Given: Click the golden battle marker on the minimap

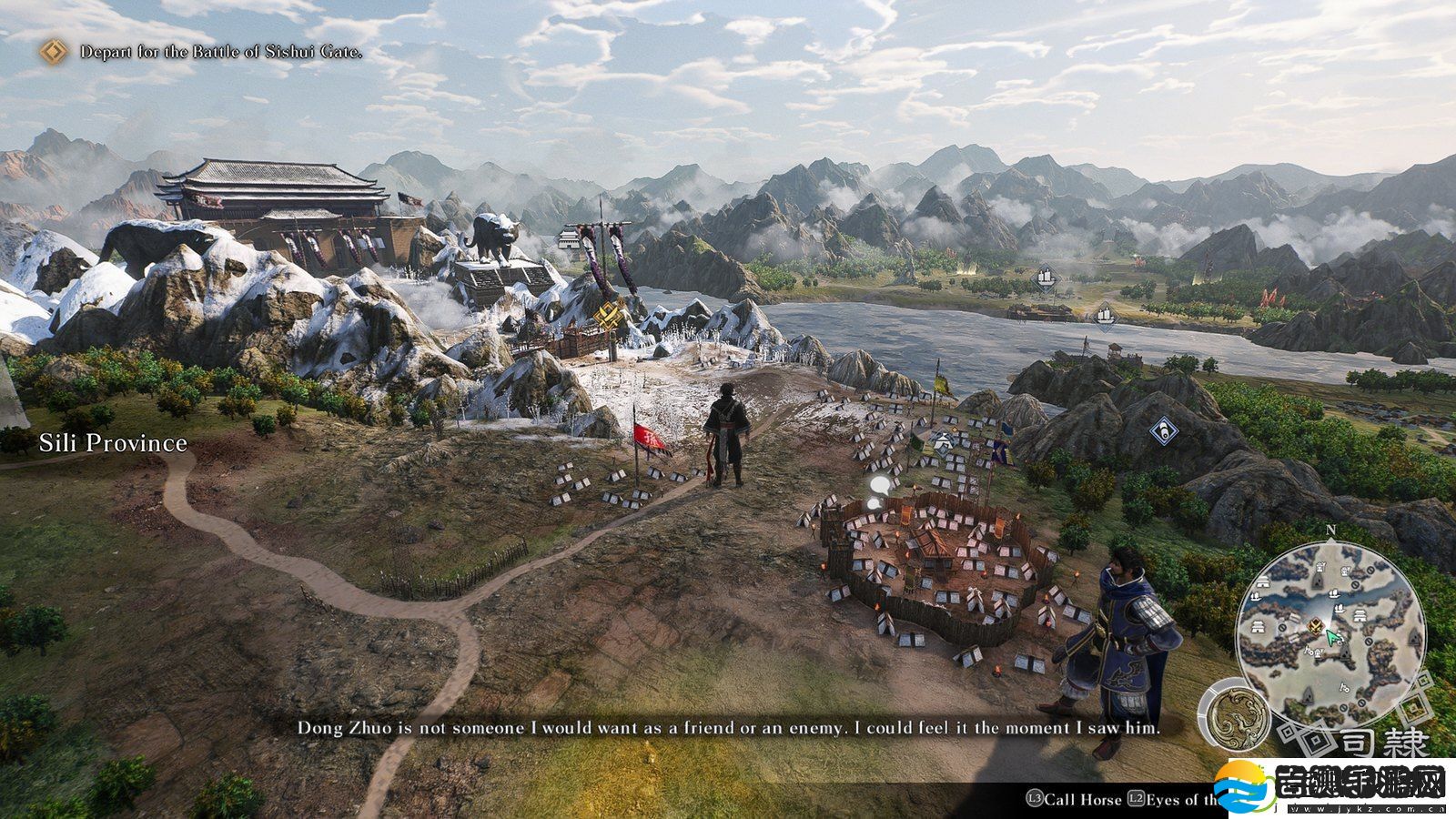Looking at the screenshot, I should 1315,625.
